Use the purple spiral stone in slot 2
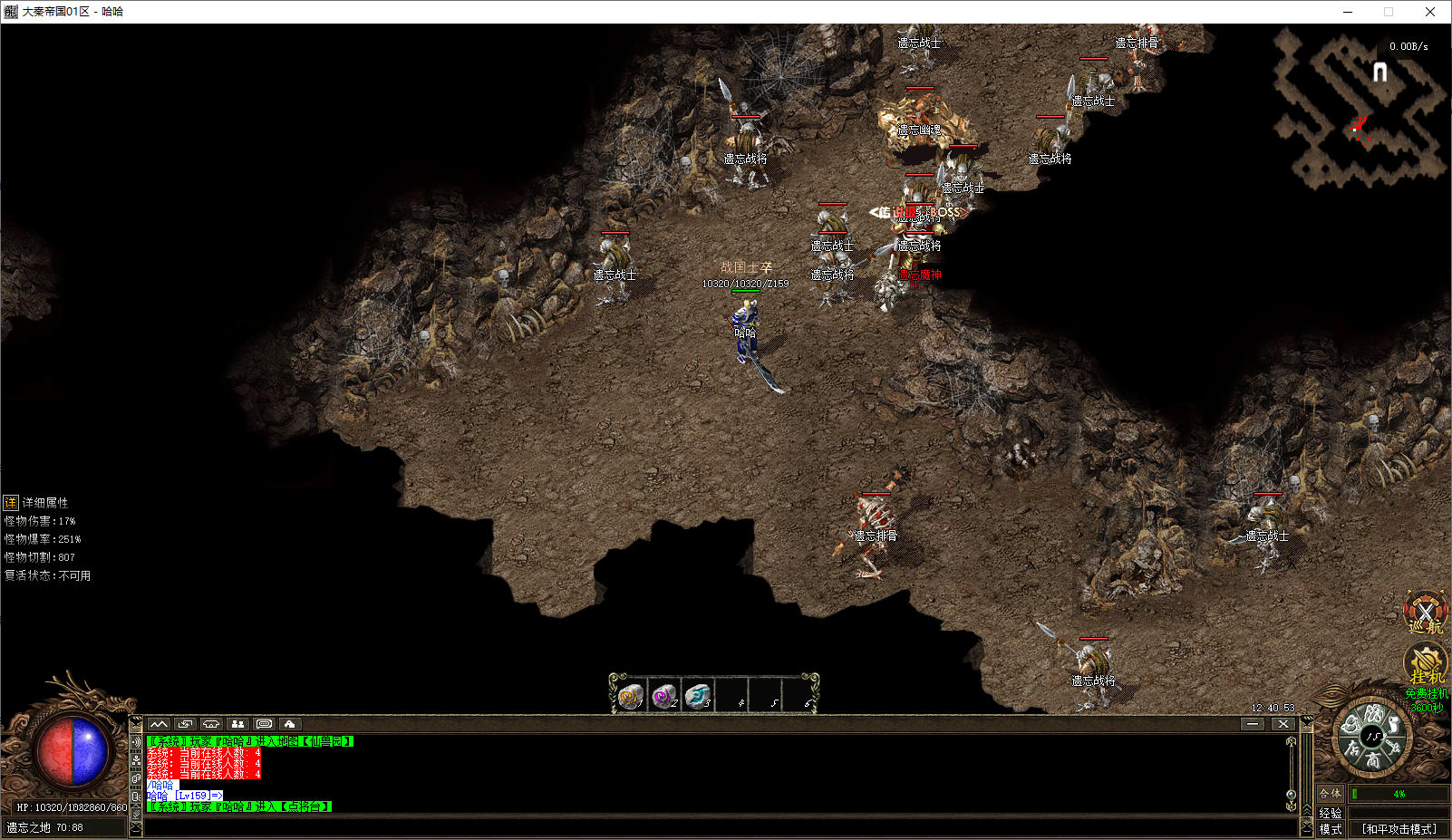The height and width of the screenshot is (840, 1452). tap(664, 696)
